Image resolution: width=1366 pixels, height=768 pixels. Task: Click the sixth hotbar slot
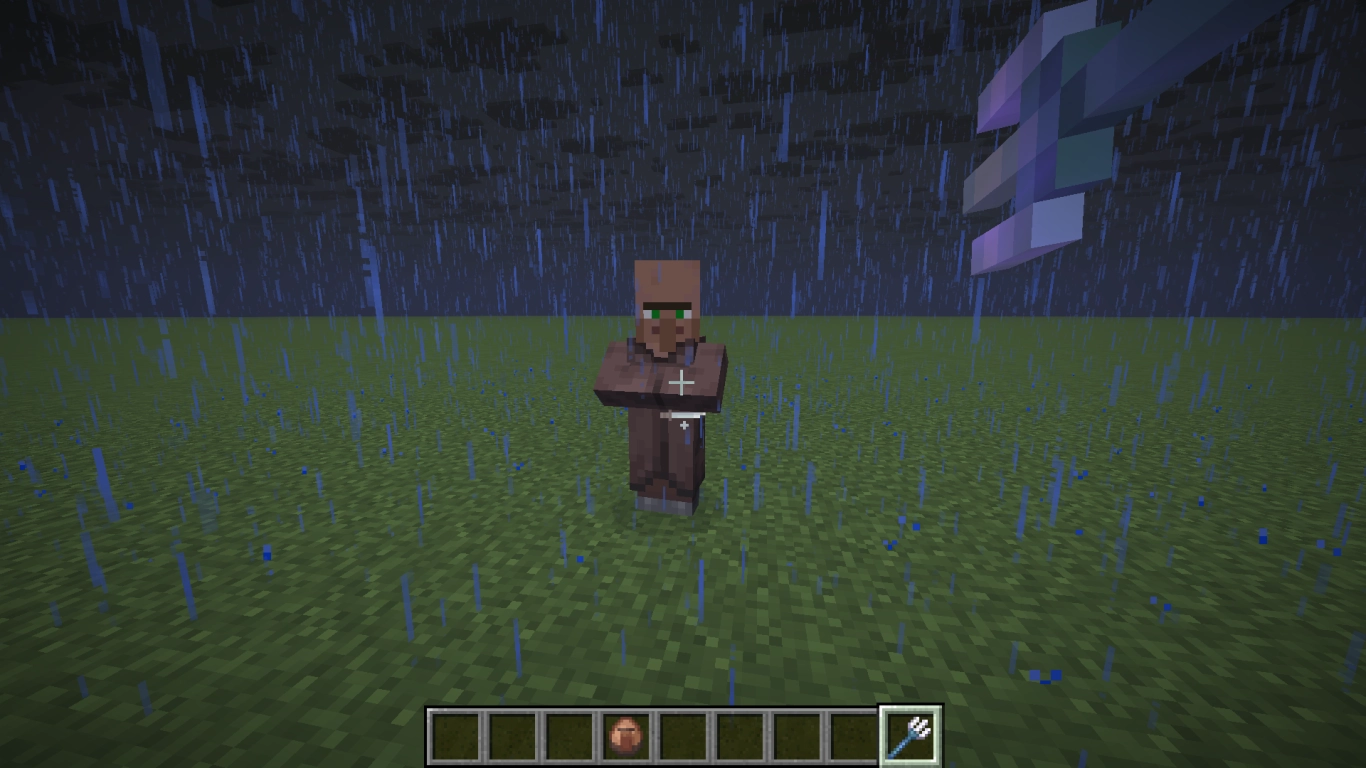[x=740, y=733]
